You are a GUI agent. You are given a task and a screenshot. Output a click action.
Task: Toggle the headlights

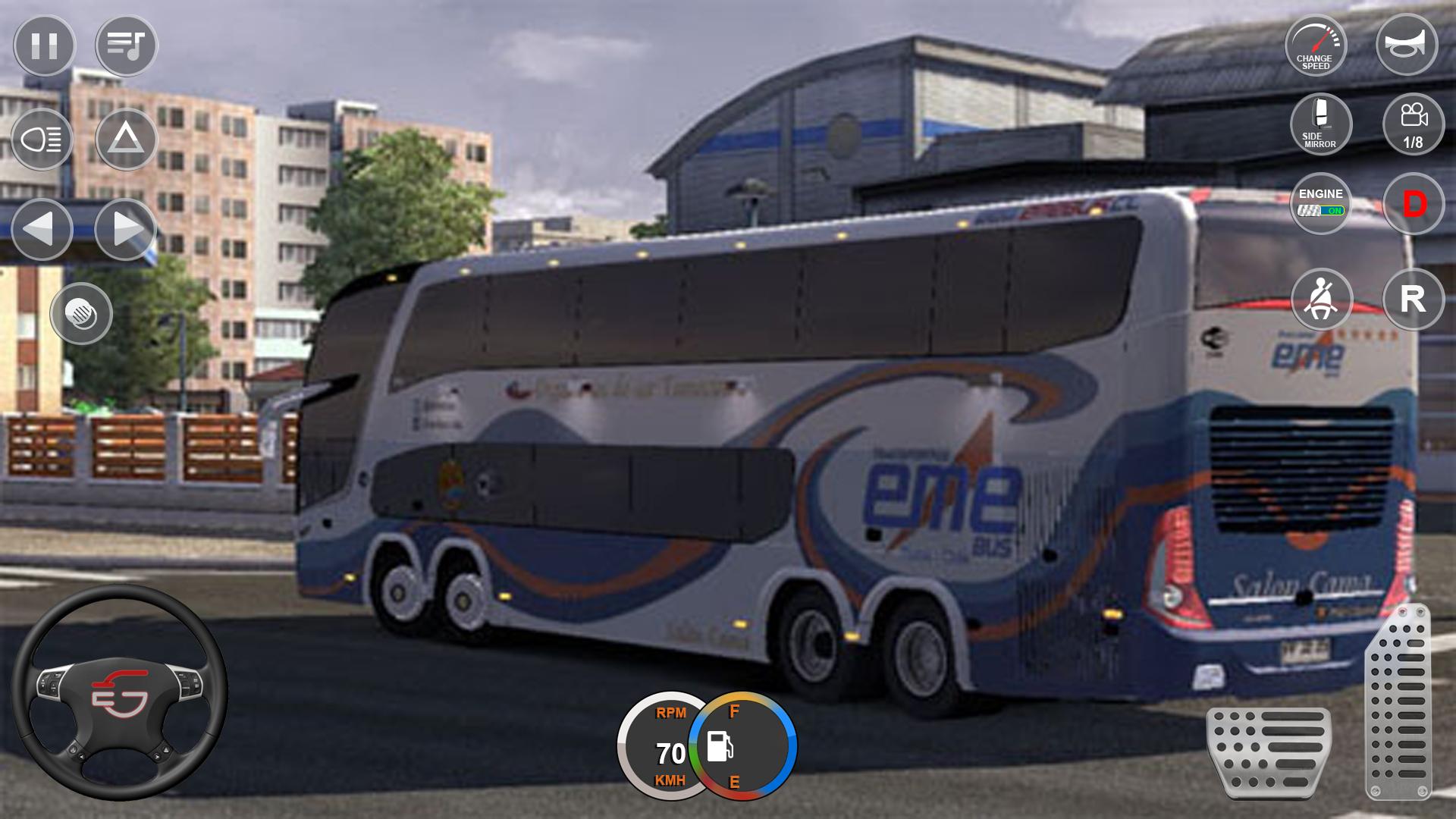[42, 140]
